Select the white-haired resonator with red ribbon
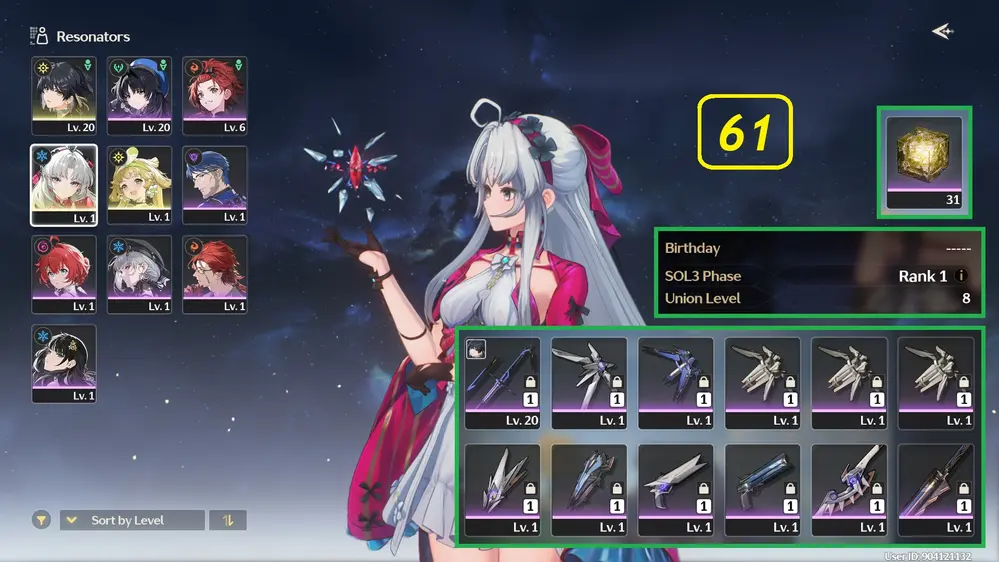This screenshot has height=562, width=999. (x=64, y=184)
